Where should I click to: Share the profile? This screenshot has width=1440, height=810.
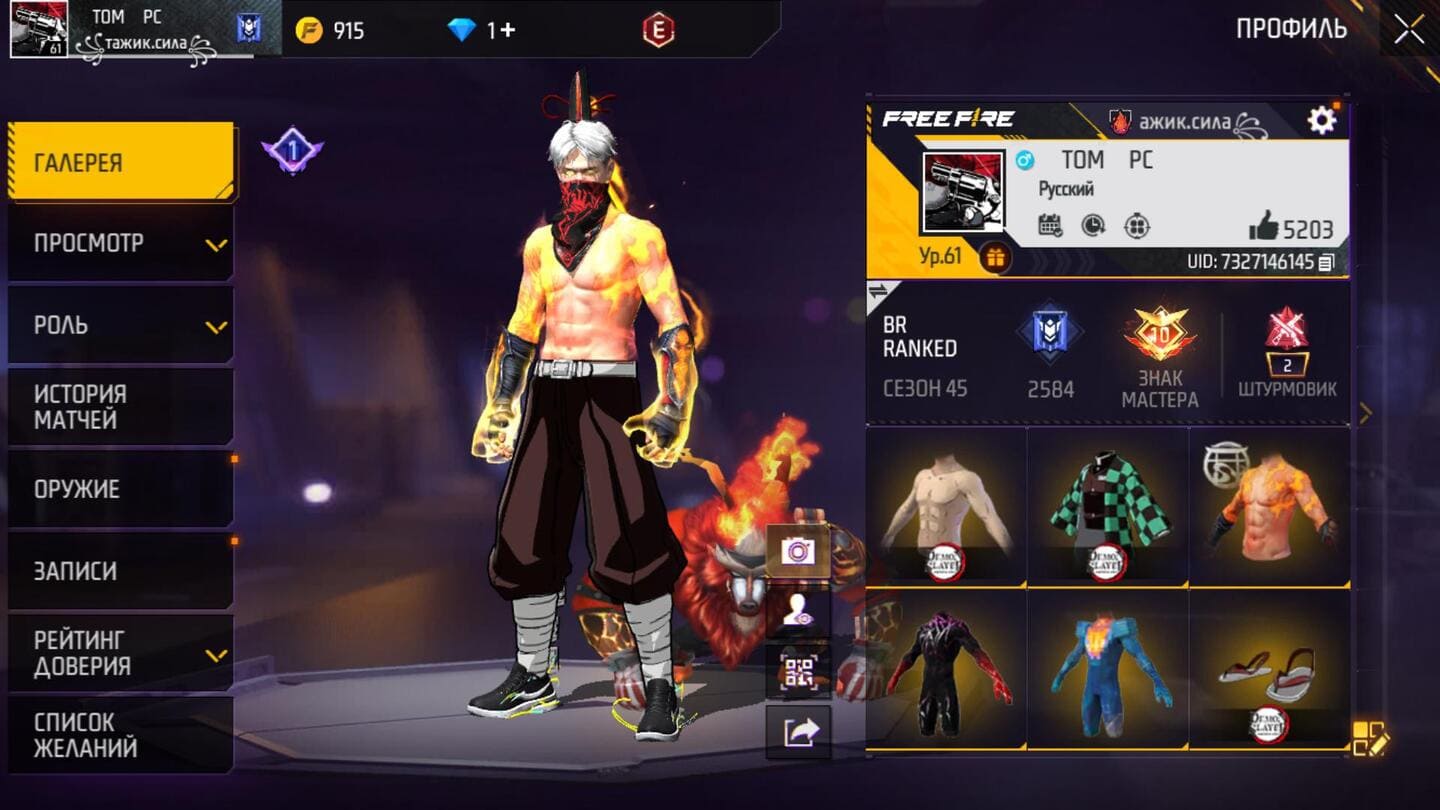click(798, 732)
